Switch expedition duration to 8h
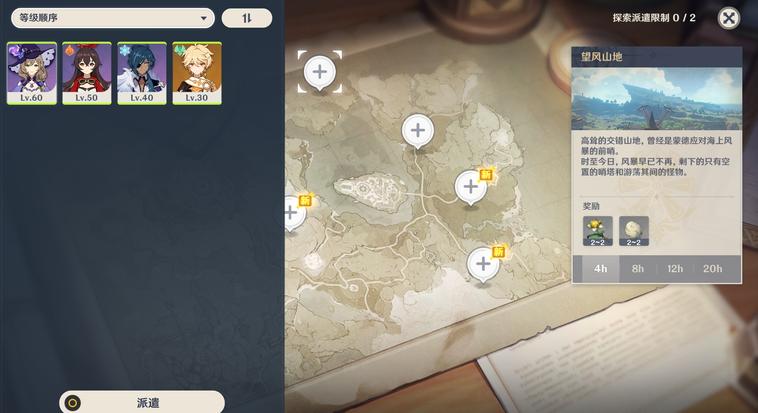The image size is (758, 413). 637,268
